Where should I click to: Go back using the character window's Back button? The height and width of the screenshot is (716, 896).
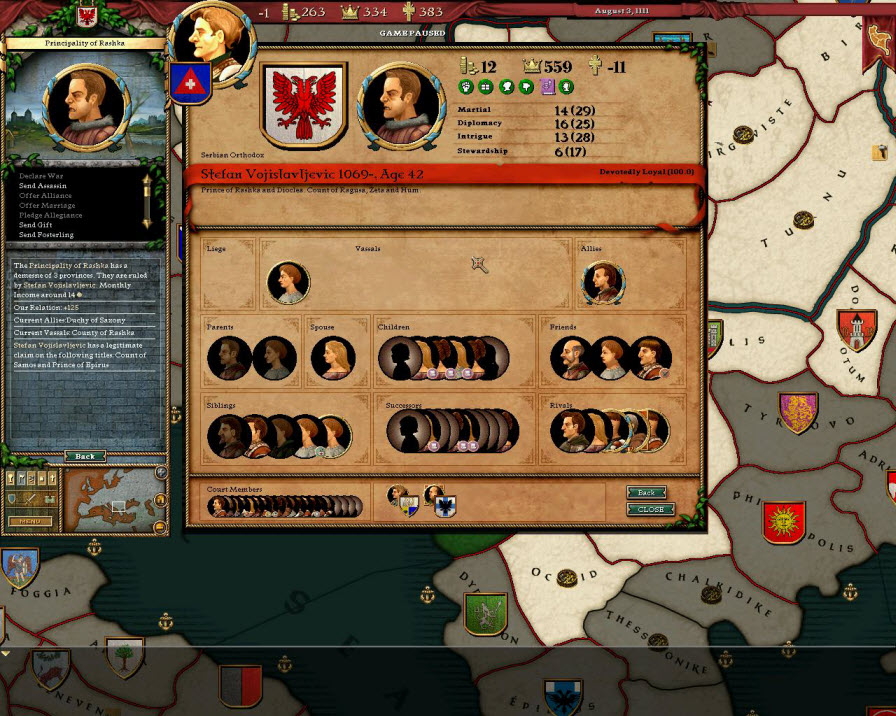(646, 493)
